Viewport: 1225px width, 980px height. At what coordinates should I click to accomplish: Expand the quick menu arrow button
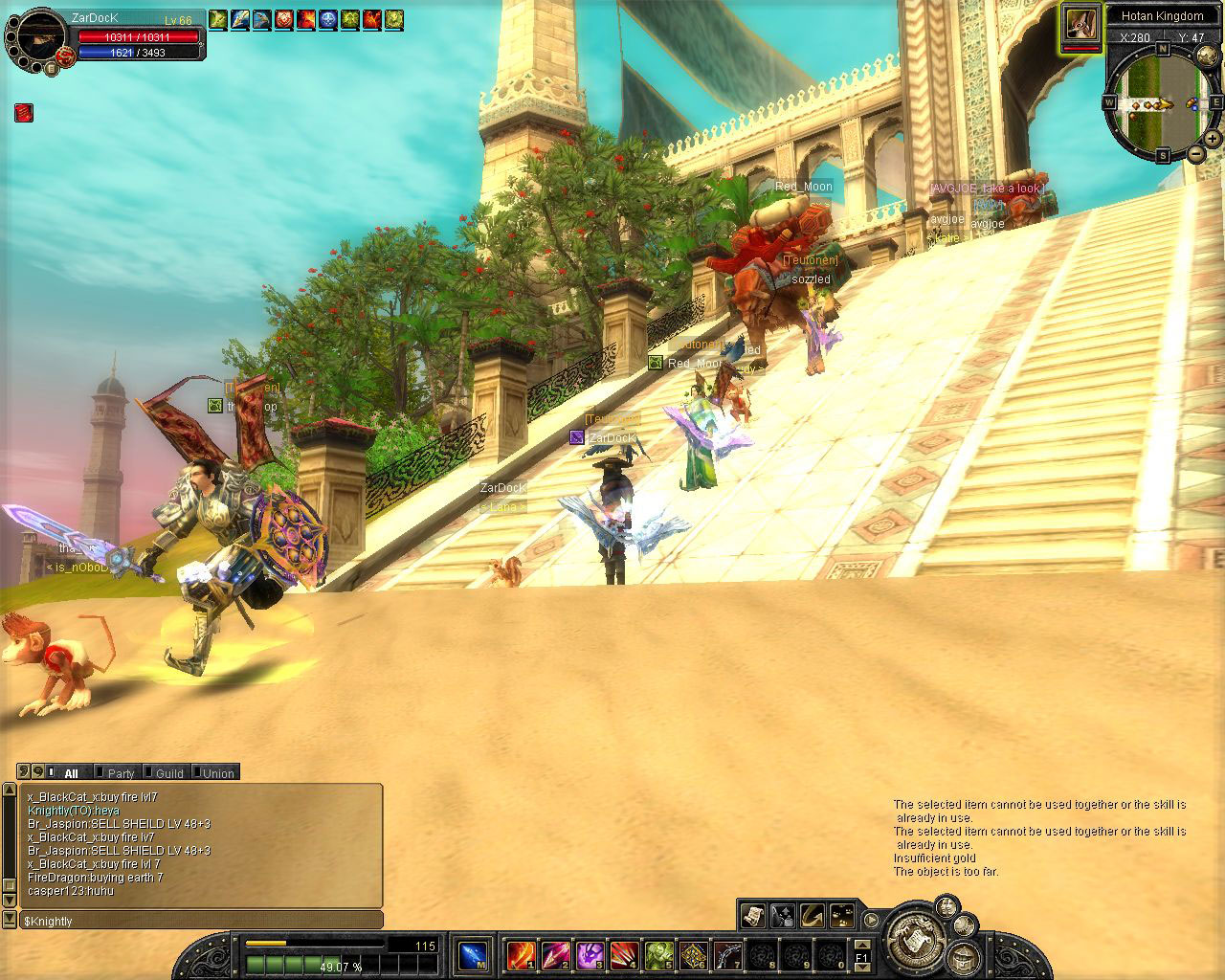[x=872, y=920]
